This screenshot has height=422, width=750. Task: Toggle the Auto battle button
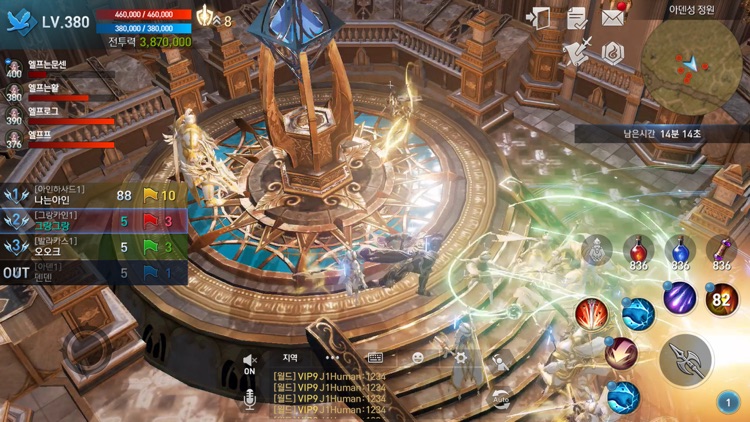499,398
